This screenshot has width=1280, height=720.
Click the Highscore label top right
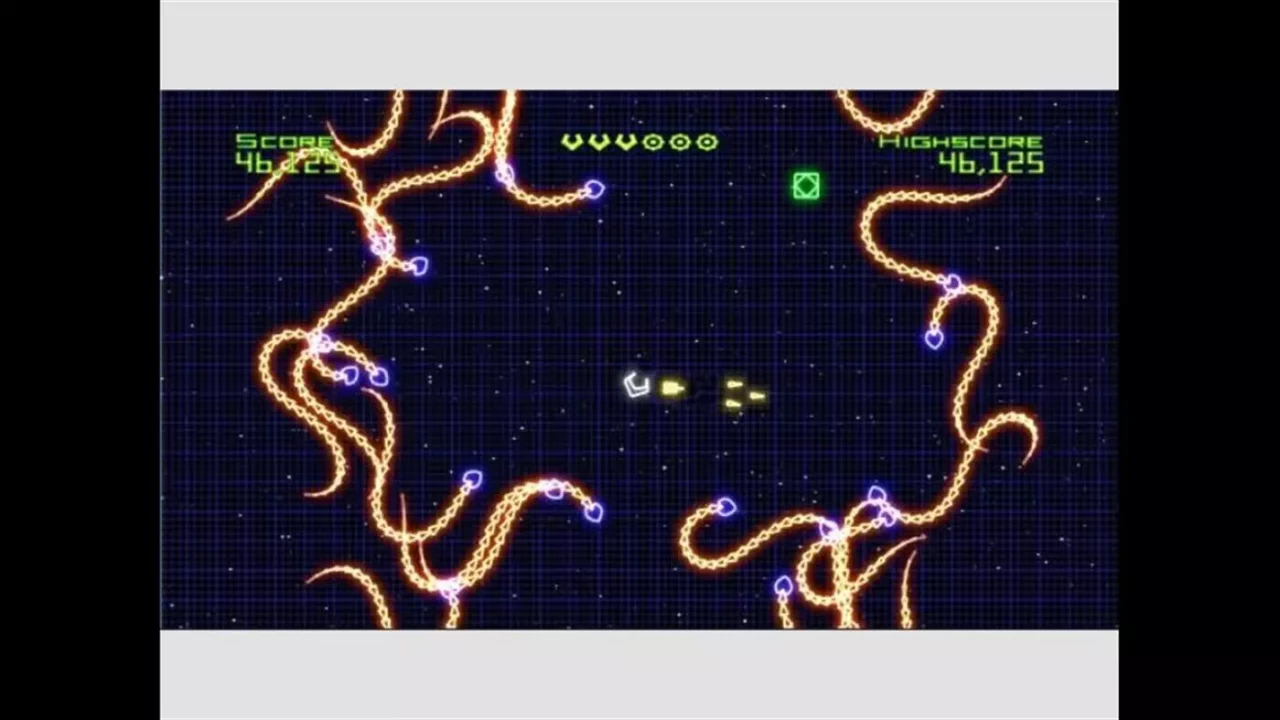[x=961, y=141]
